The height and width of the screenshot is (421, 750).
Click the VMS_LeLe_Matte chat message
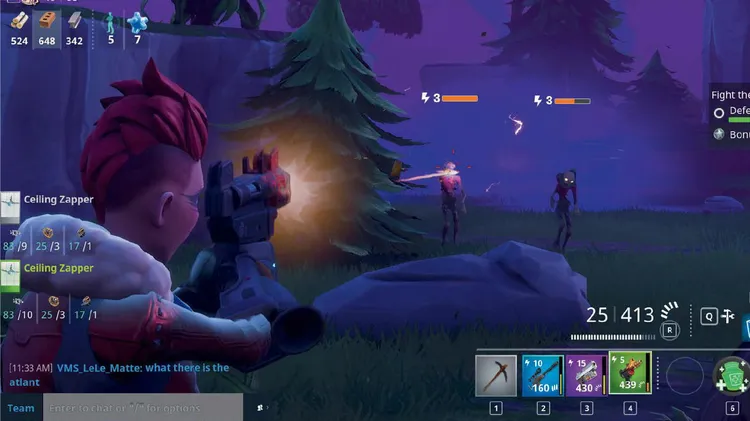(x=120, y=374)
